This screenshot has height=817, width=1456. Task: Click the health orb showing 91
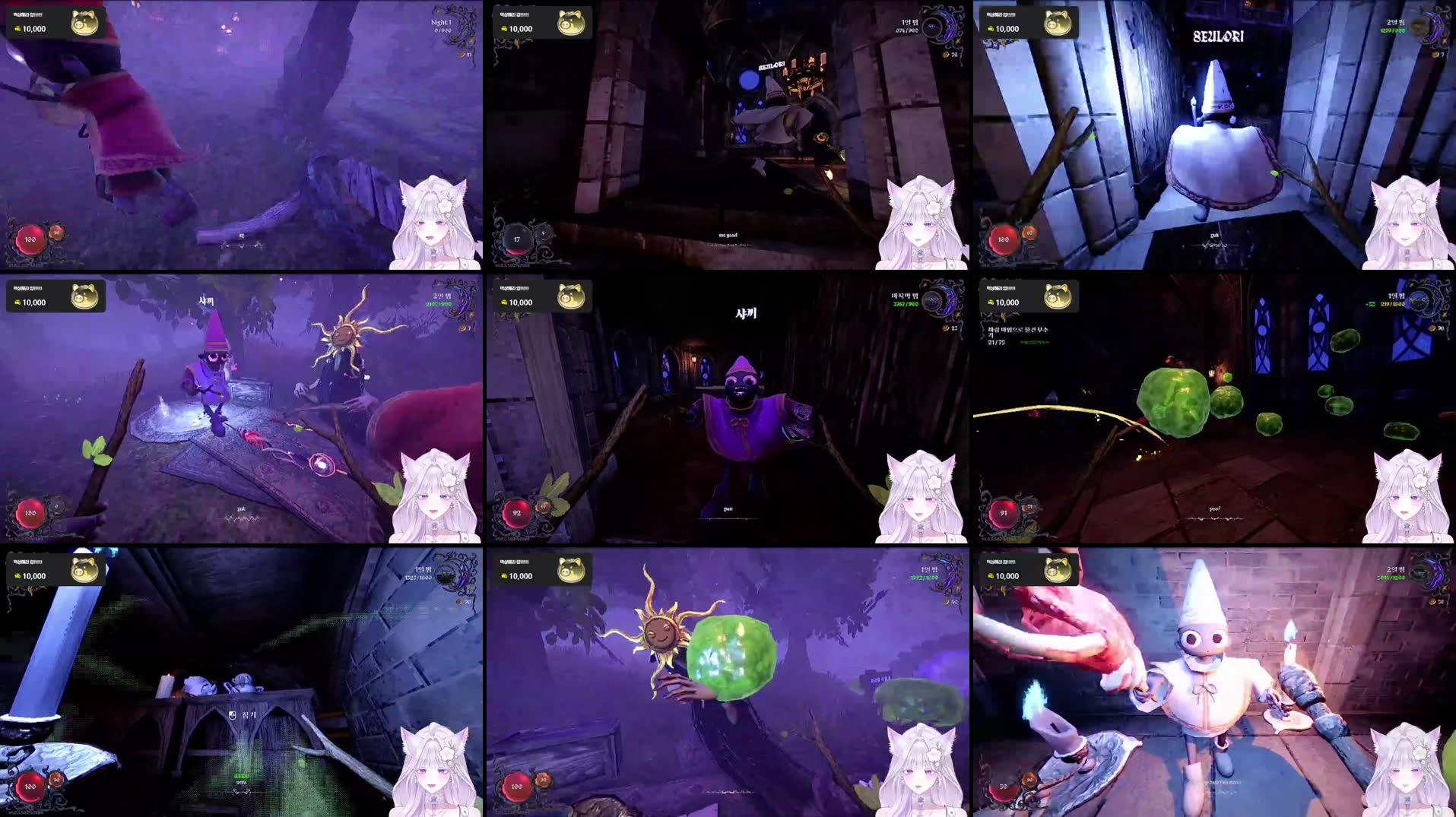pos(1004,513)
